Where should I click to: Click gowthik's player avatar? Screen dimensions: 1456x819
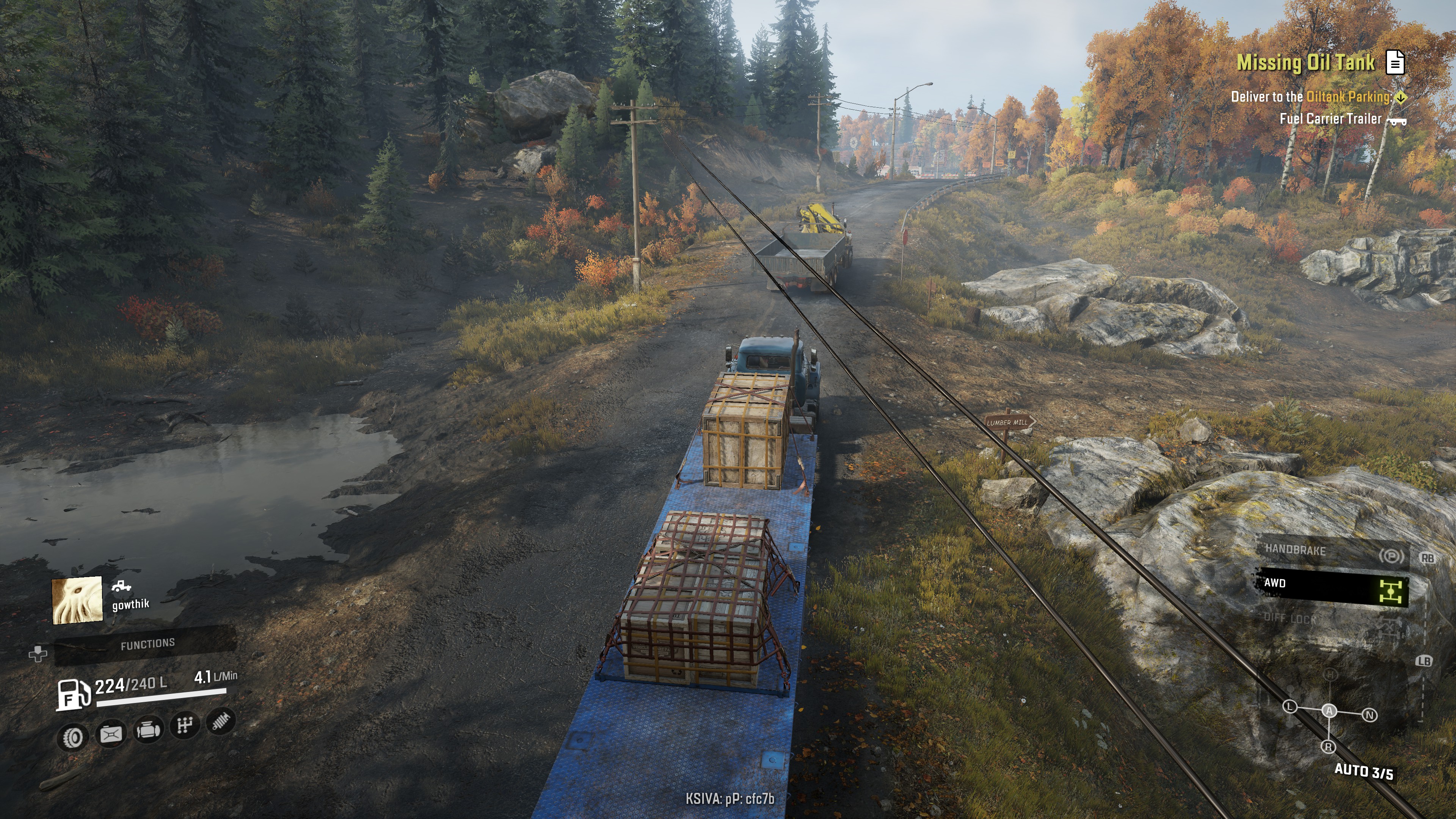(x=77, y=600)
